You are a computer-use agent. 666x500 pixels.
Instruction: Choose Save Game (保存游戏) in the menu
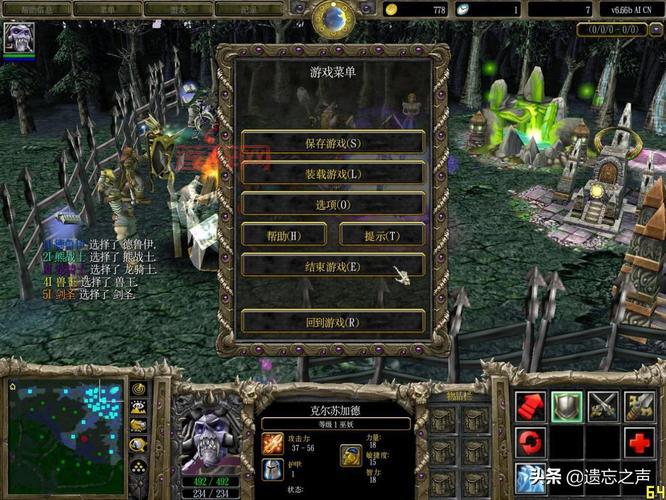[333, 142]
